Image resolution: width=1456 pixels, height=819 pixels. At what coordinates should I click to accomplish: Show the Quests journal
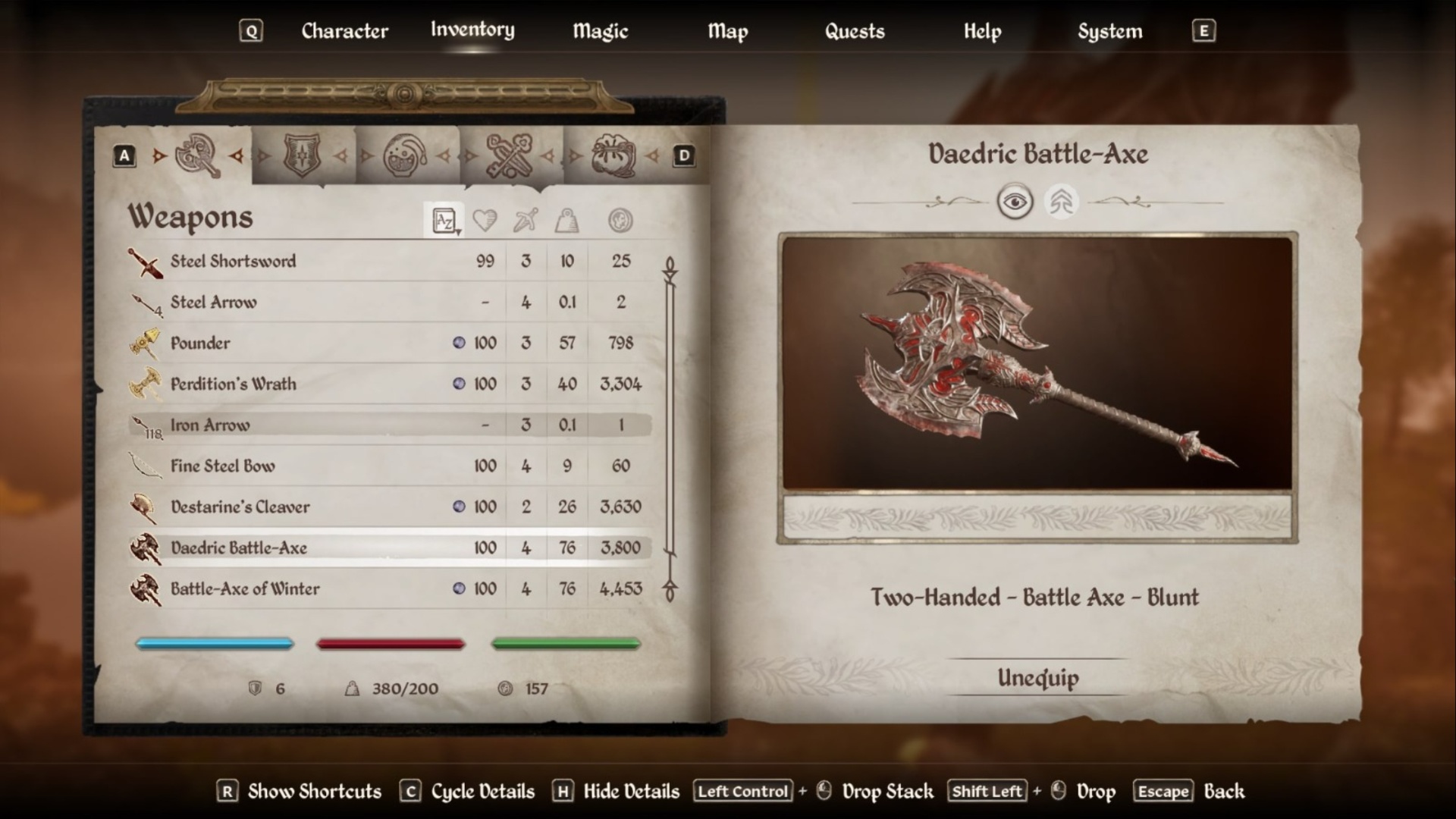pos(855,31)
